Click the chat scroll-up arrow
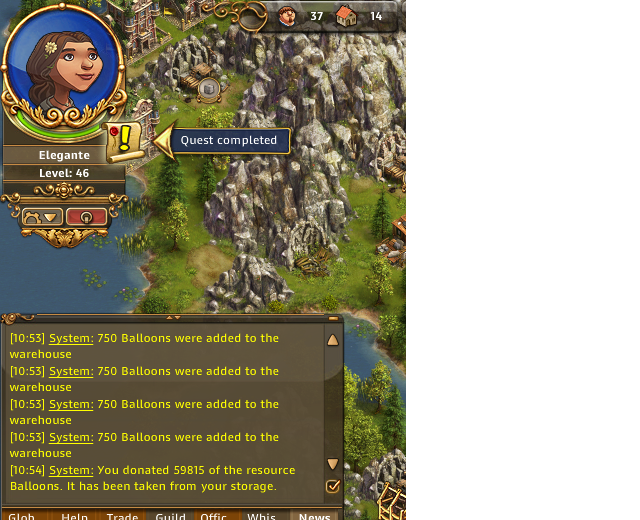Viewport: 640px width, 520px height. 333,340
